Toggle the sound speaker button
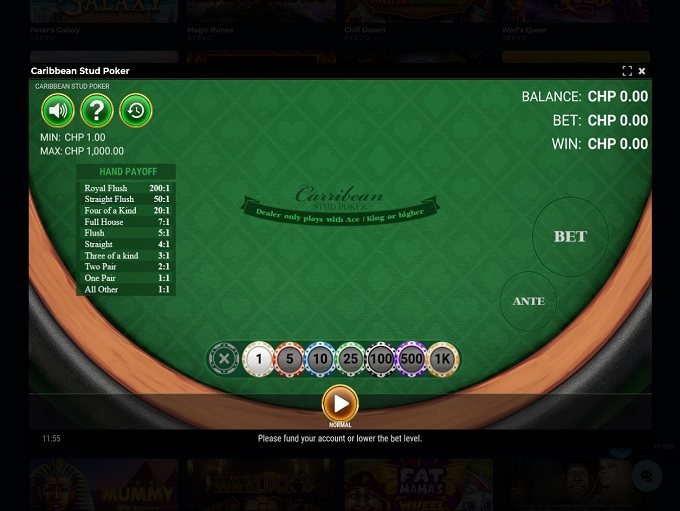 pyautogui.click(x=58, y=110)
